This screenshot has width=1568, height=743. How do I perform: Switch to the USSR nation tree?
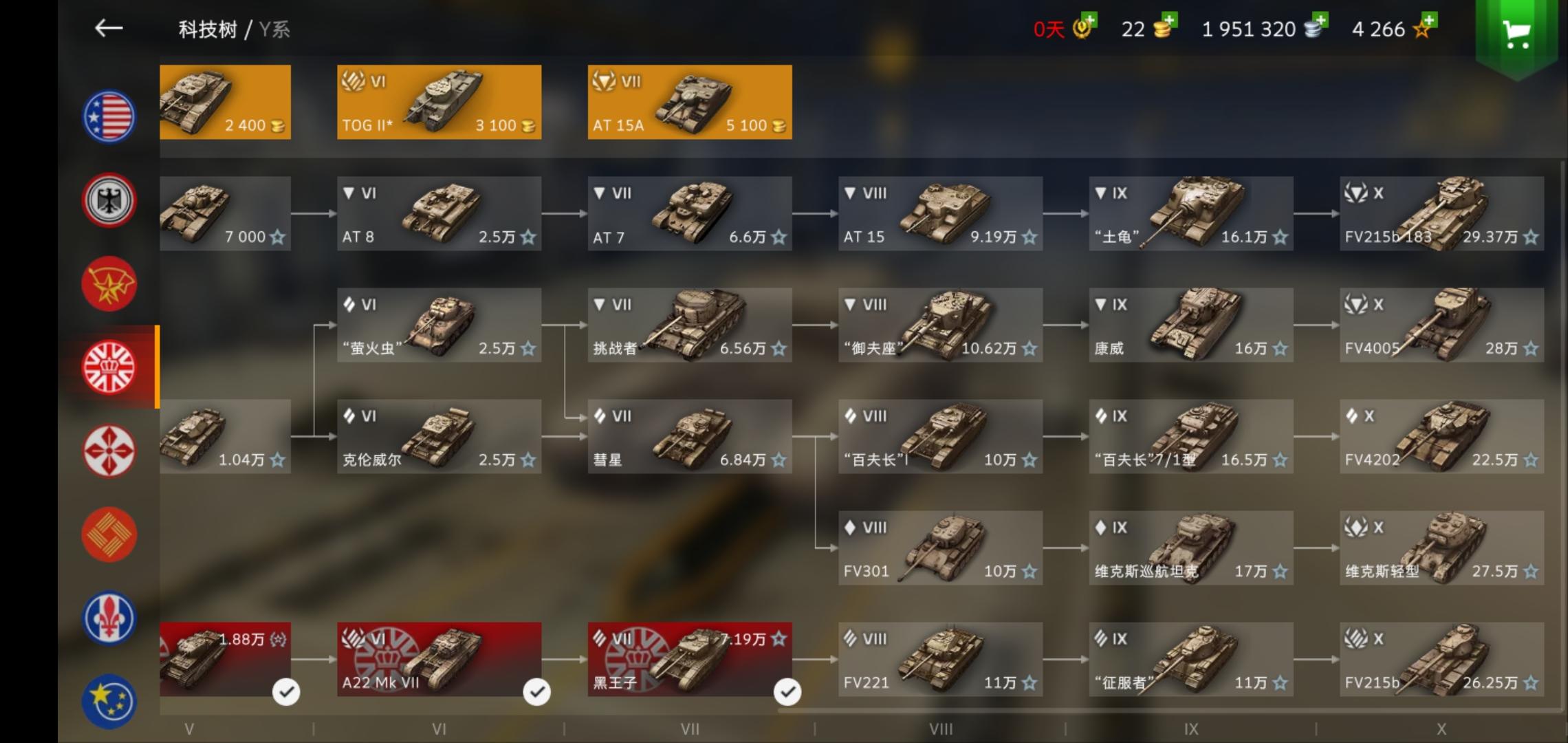pyautogui.click(x=109, y=283)
